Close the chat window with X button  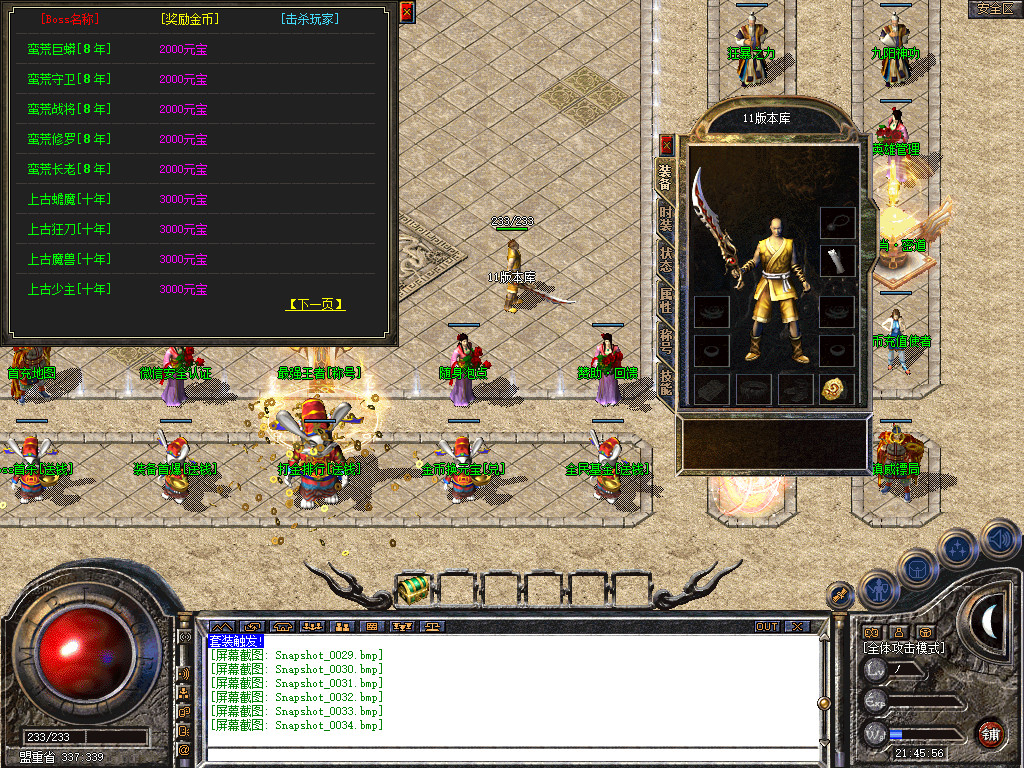pos(796,627)
